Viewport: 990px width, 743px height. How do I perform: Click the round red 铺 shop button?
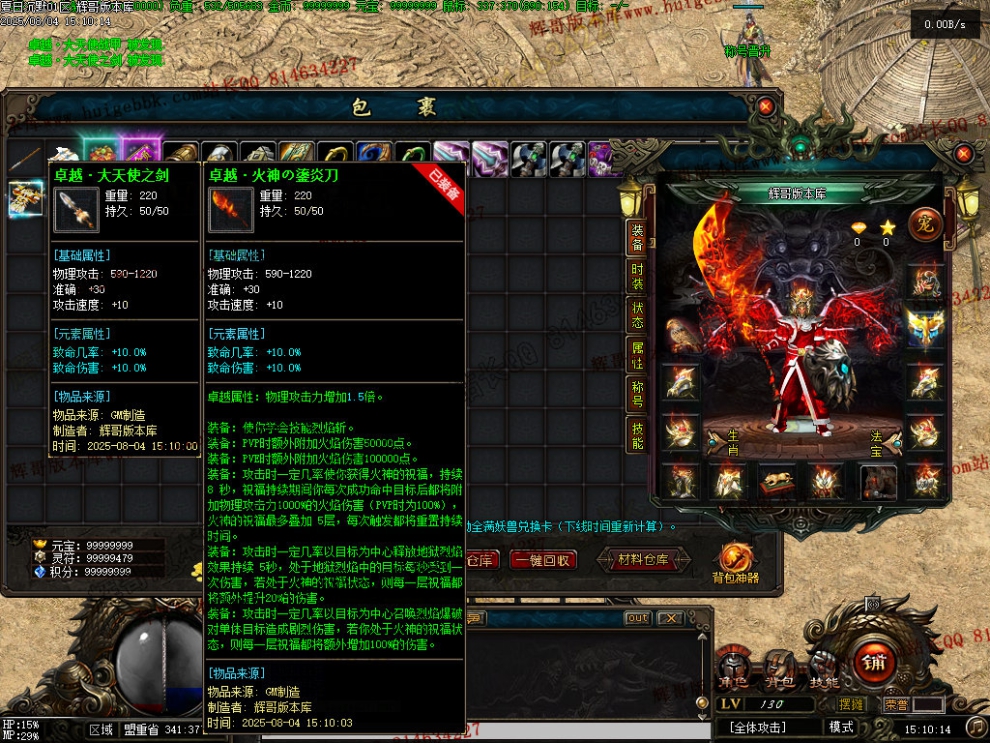[874, 660]
